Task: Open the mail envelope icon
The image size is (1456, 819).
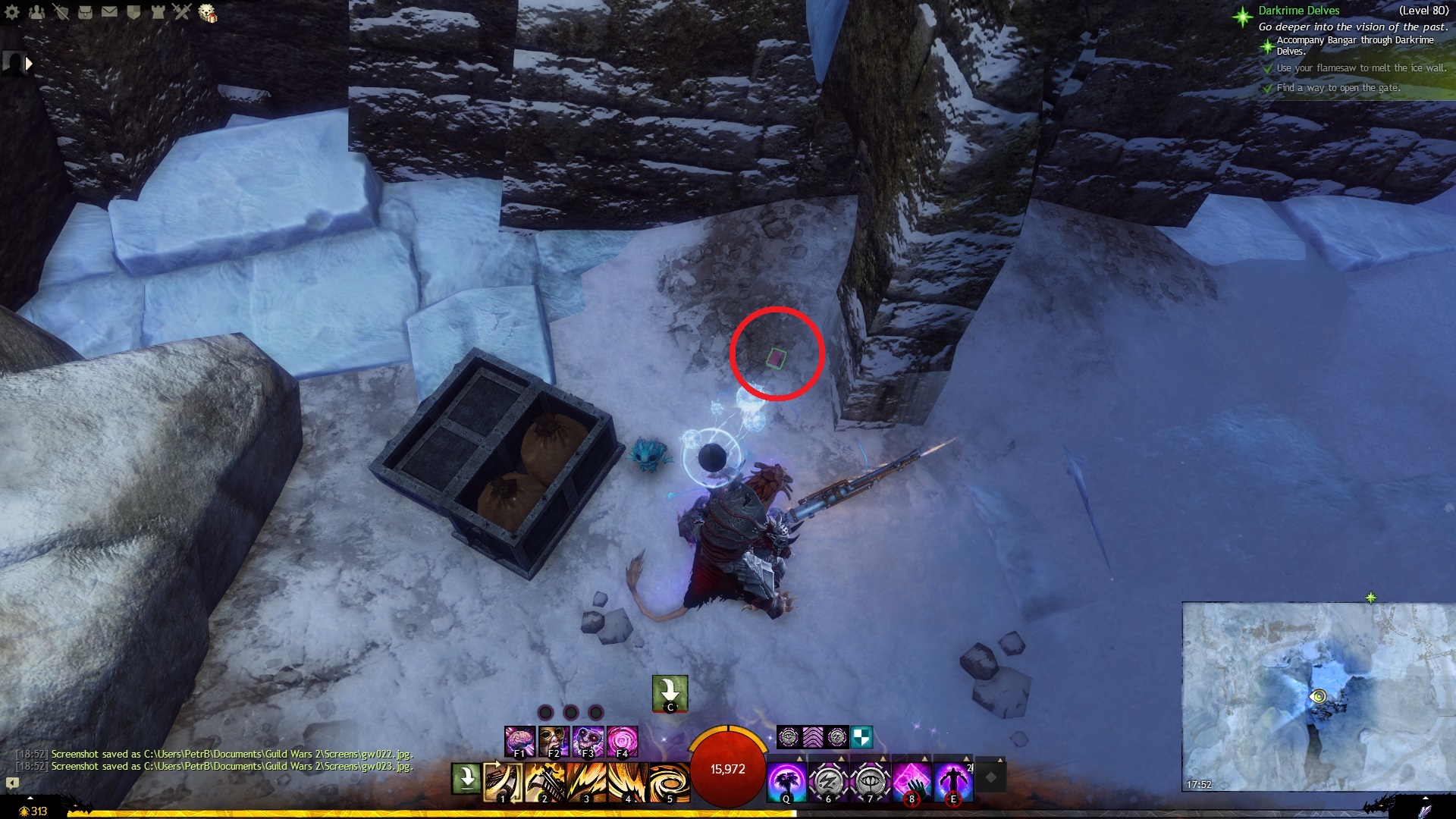Action: coord(109,11)
